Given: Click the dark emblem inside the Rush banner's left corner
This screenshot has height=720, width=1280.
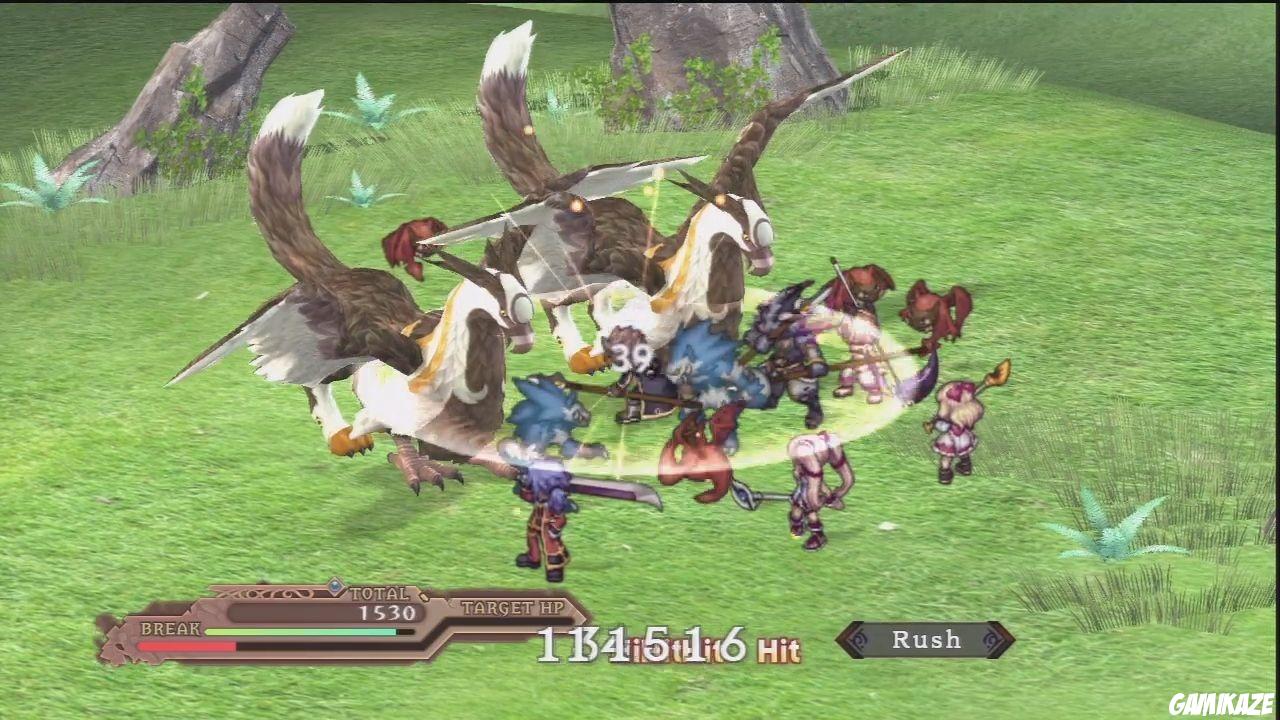Looking at the screenshot, I should pyautogui.click(x=860, y=640).
